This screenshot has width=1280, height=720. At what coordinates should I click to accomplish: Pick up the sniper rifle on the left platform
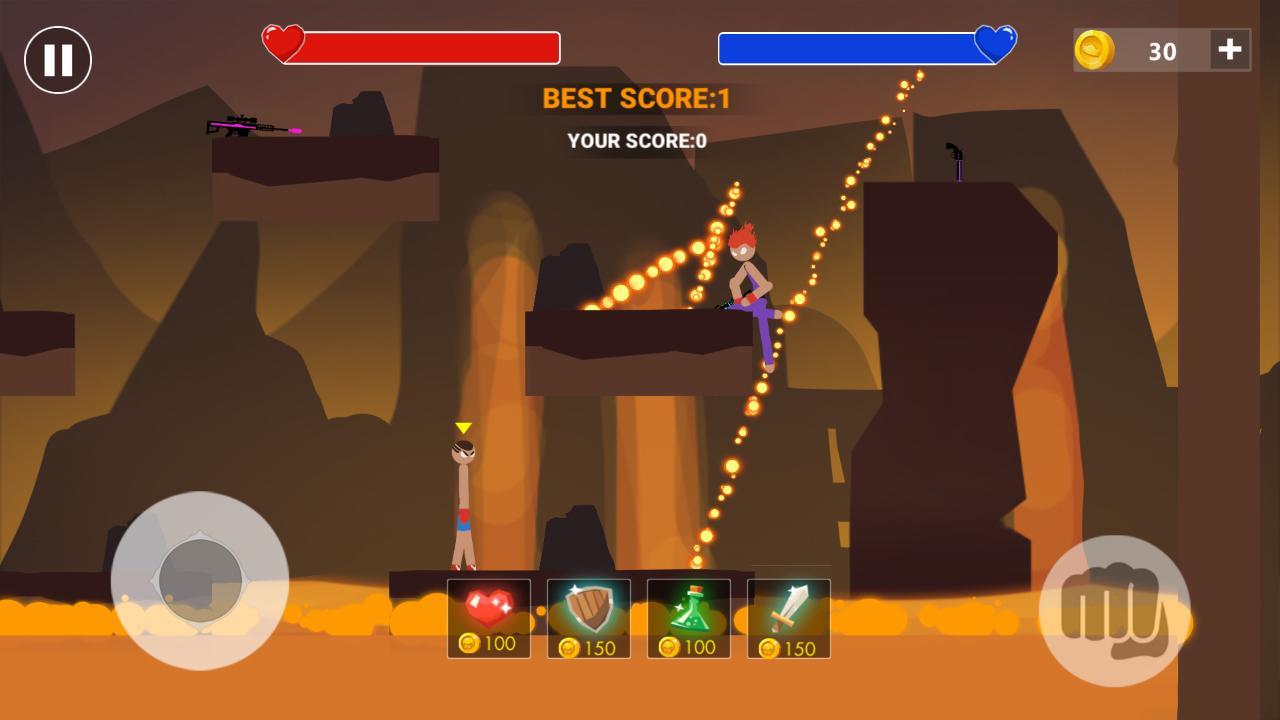[x=252, y=128]
